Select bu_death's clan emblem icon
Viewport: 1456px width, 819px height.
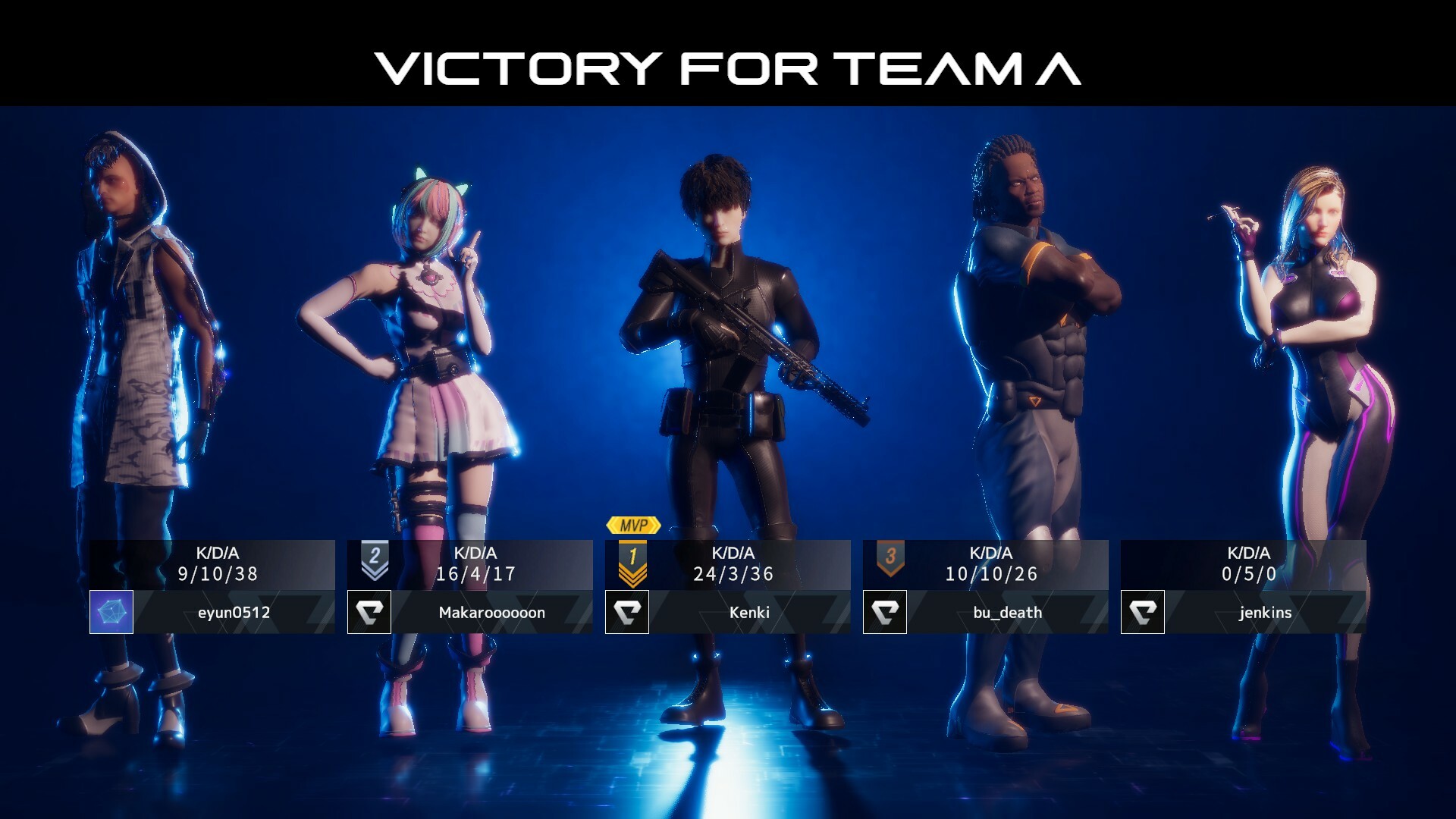pyautogui.click(x=885, y=612)
